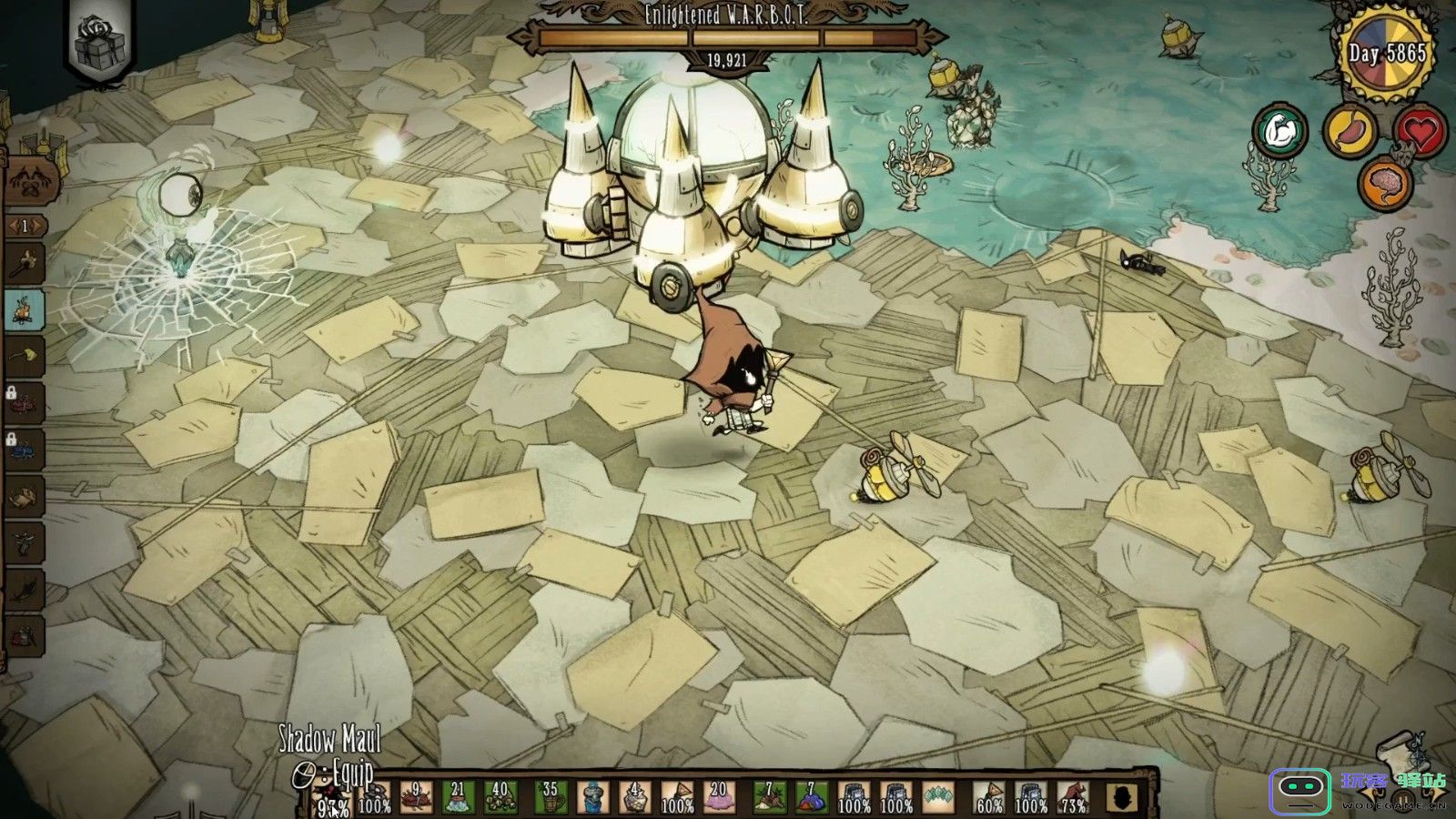1456x819 pixels.
Task: Pick the stack of 9 items
Action: pos(416,797)
